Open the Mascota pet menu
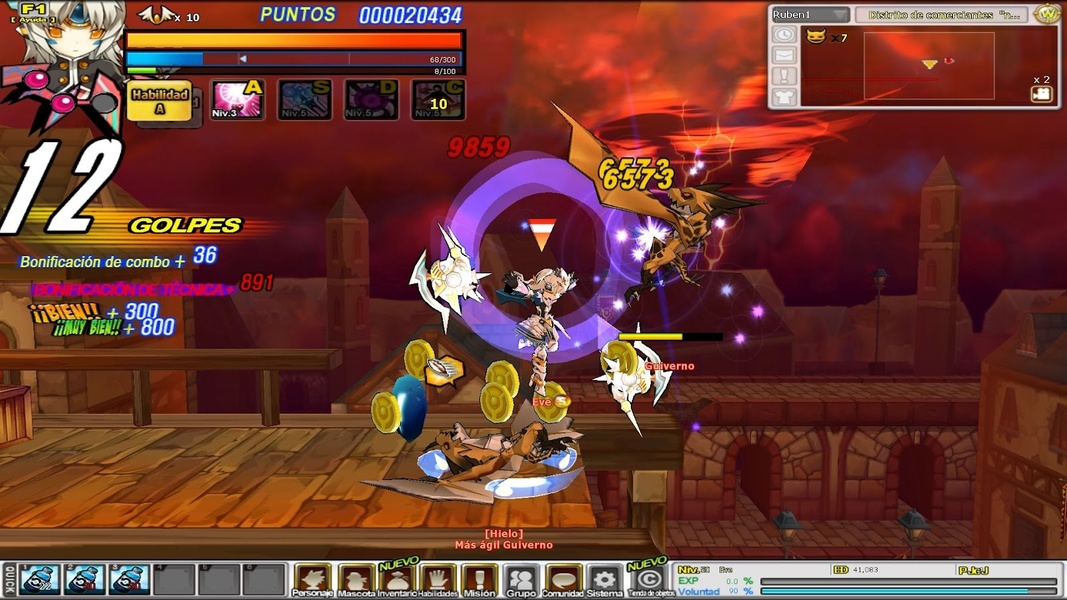 coord(356,579)
